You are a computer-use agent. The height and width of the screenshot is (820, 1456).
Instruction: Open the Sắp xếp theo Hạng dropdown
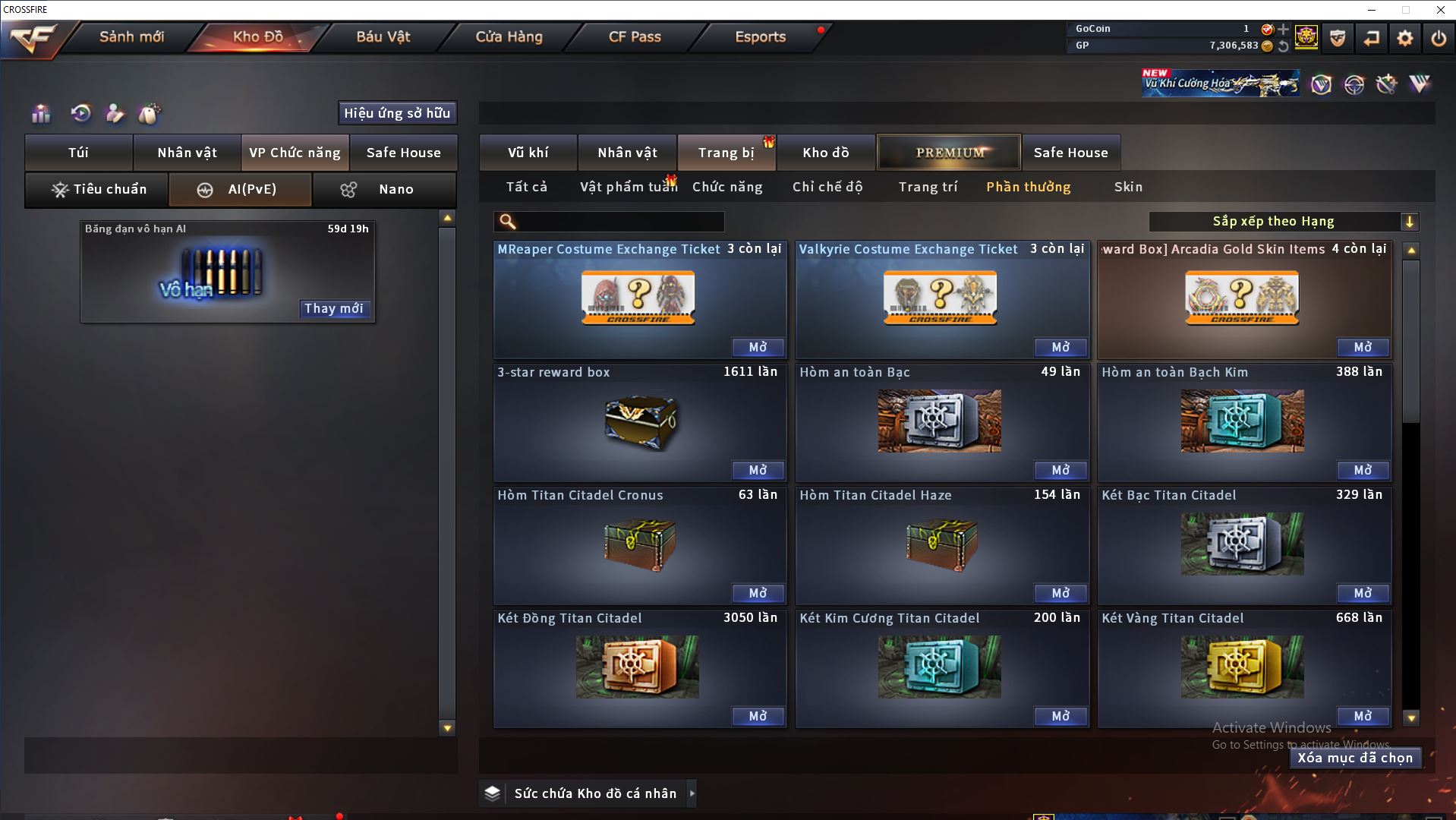[1283, 222]
